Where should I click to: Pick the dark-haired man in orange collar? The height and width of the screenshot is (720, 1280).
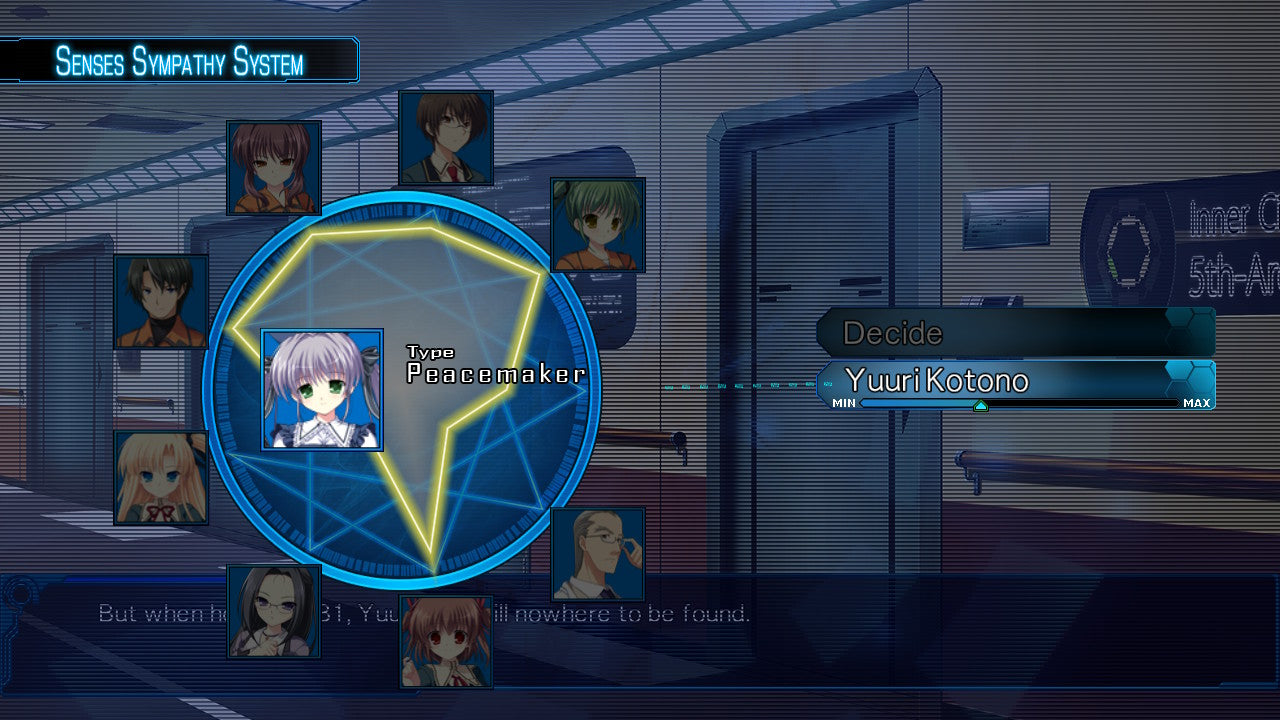161,301
